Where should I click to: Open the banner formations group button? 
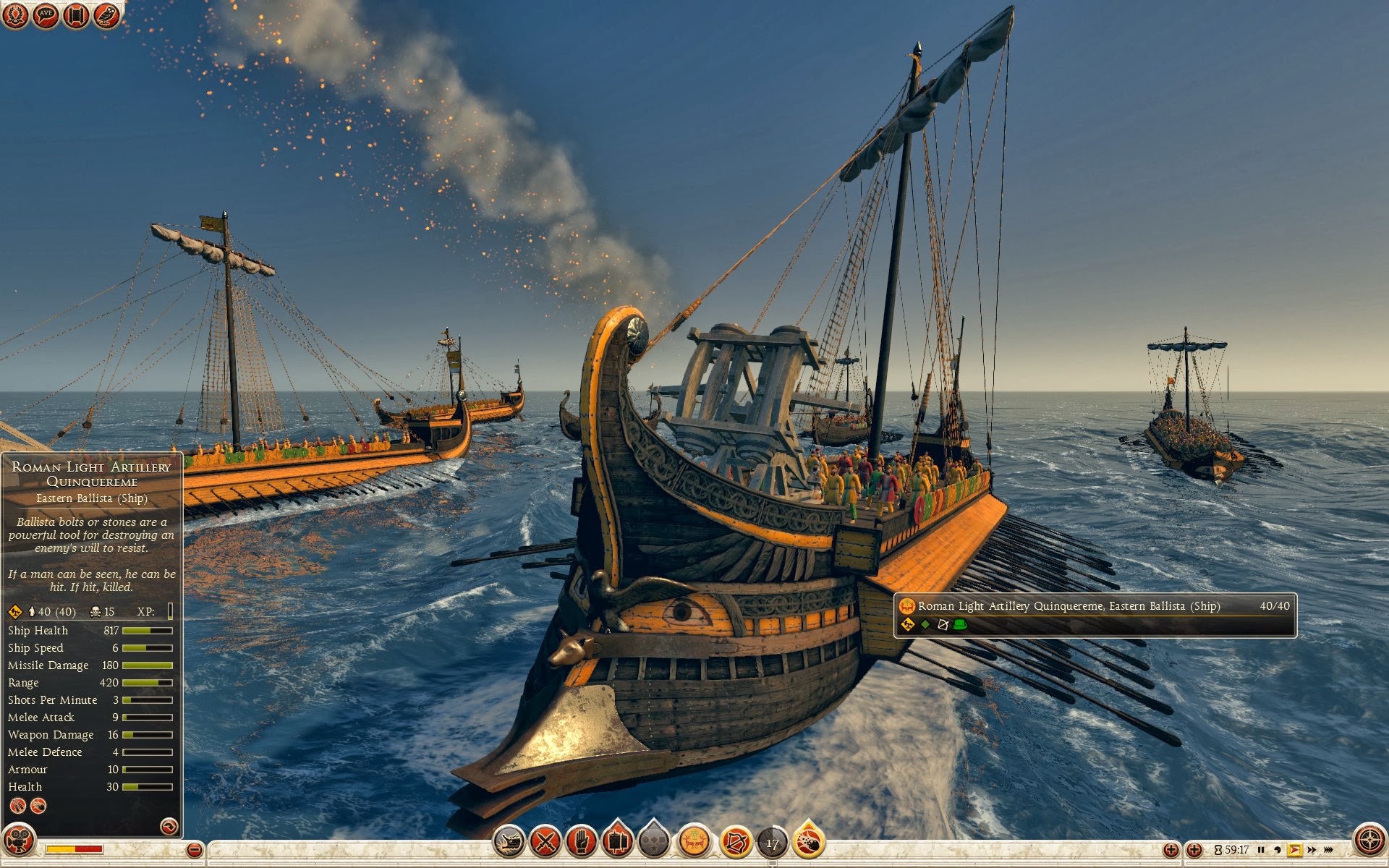(x=617, y=842)
